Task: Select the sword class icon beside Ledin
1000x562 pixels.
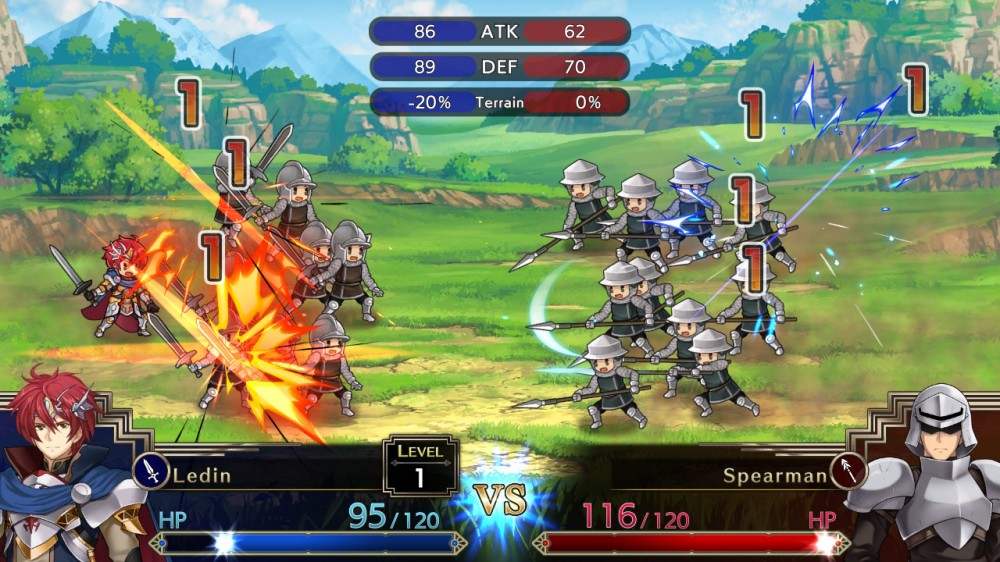Action: [151, 471]
